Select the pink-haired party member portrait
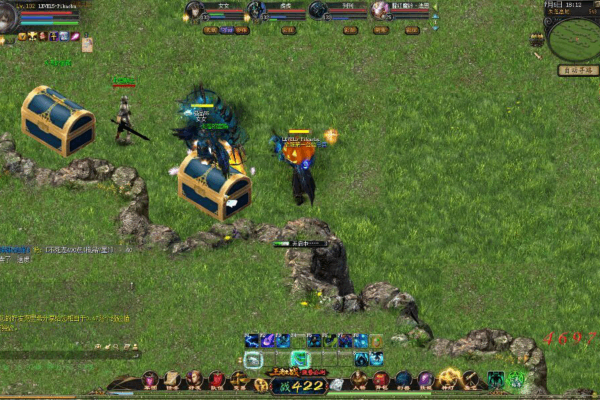Screen dimensions: 600x400 coord(380,11)
